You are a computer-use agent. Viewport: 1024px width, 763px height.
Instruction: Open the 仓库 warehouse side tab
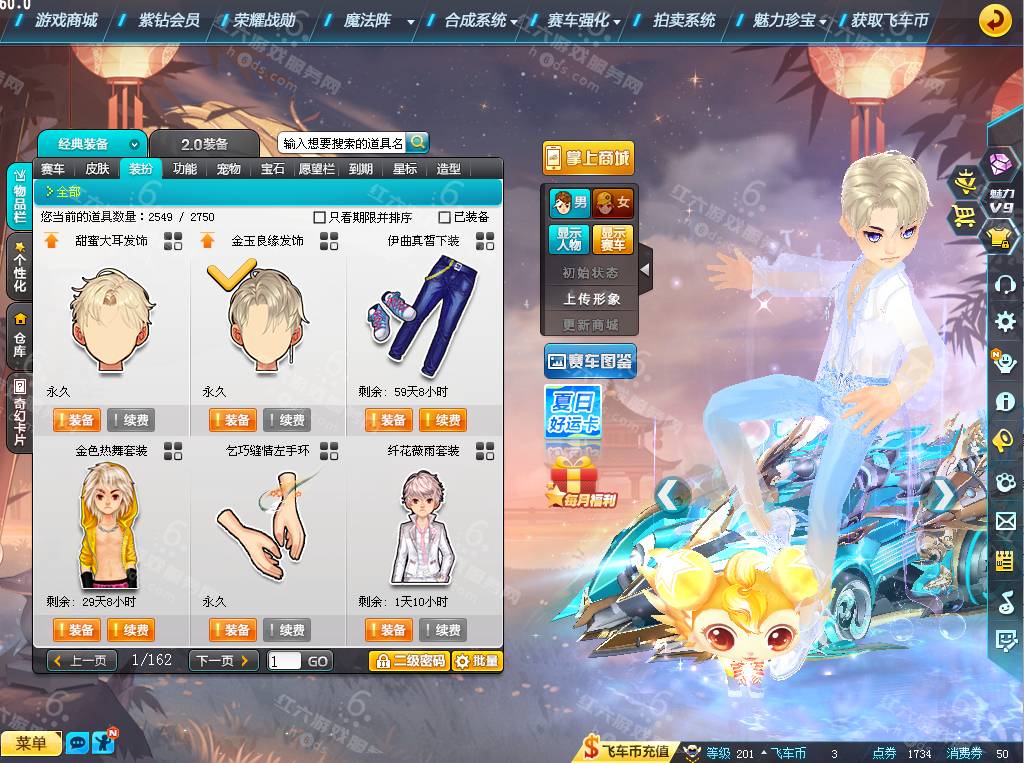click(x=19, y=336)
